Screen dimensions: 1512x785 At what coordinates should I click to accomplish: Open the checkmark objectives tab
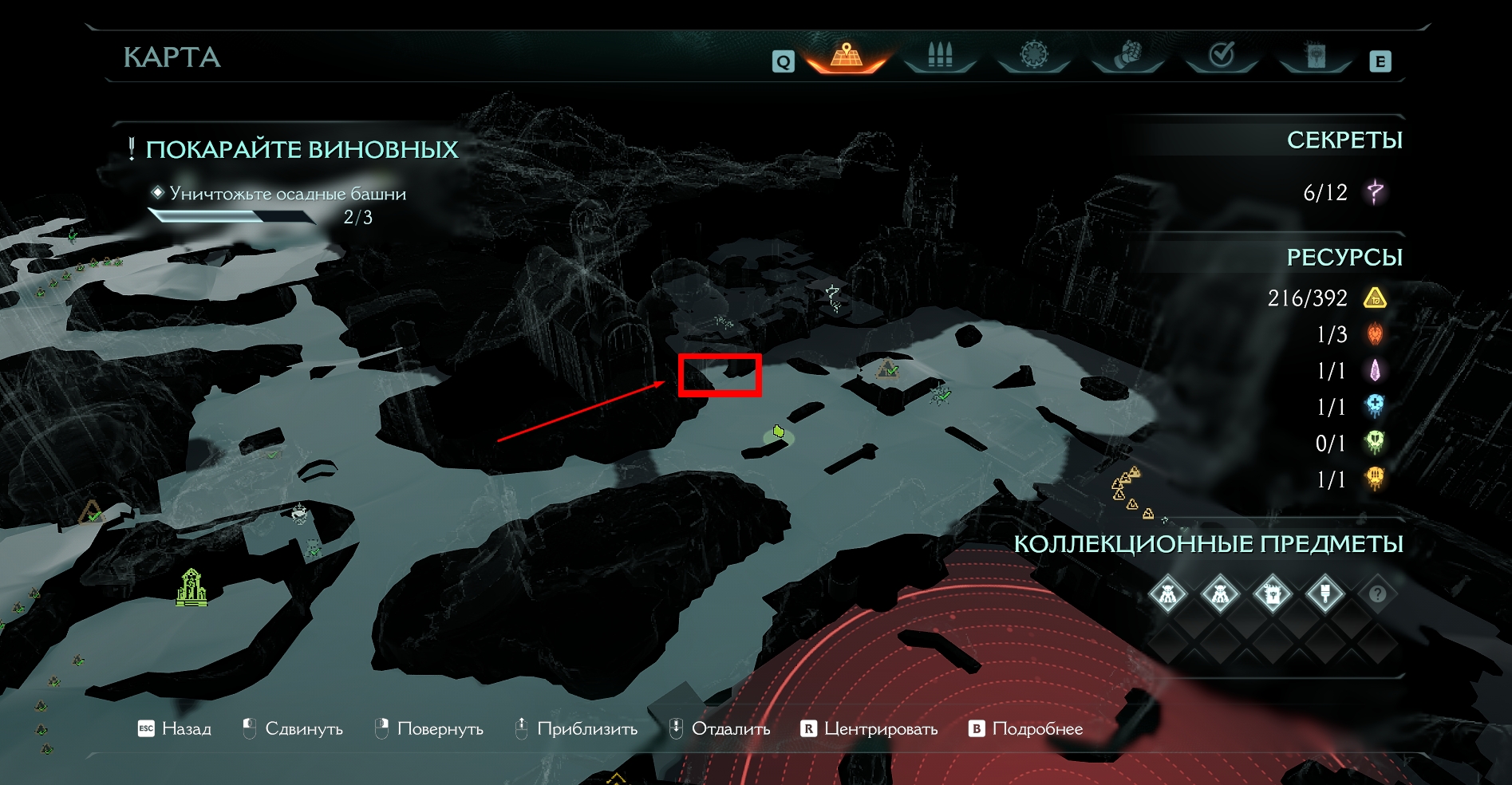[x=1222, y=56]
